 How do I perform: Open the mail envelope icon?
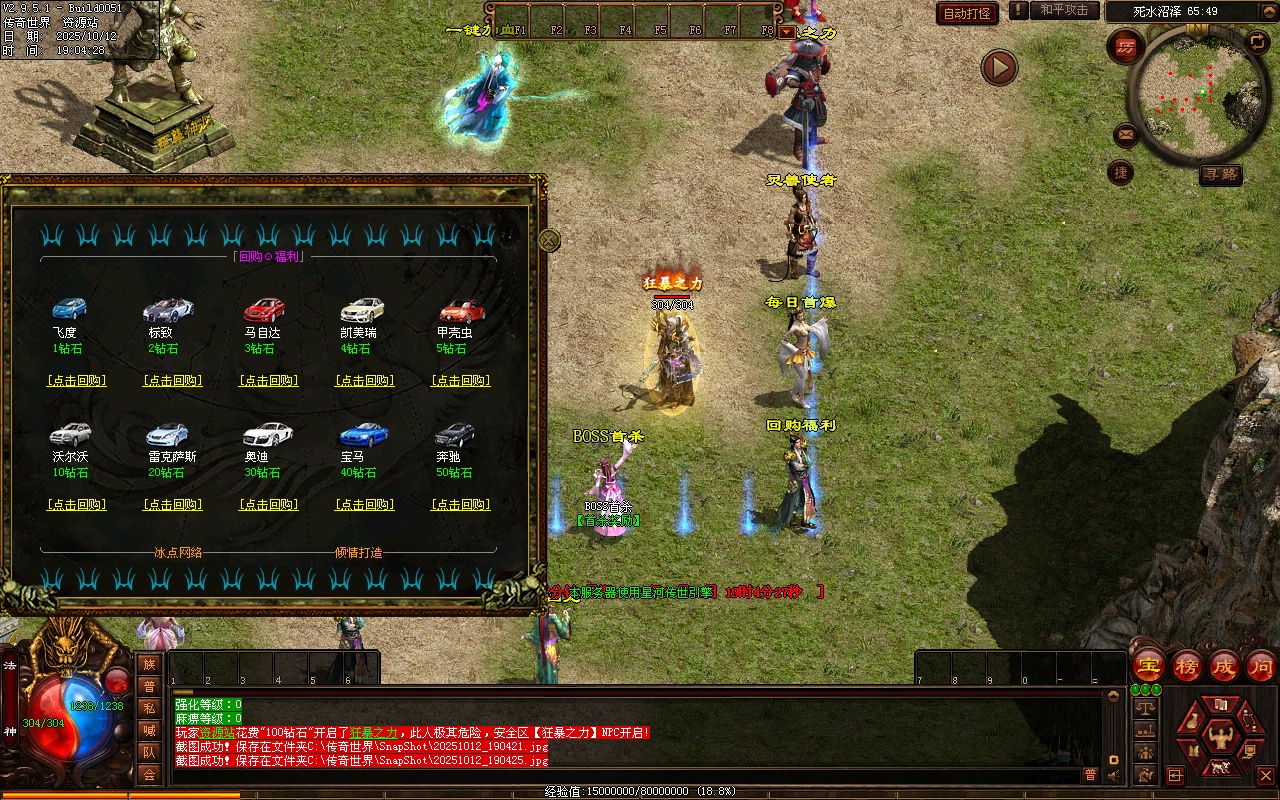coord(1126,133)
